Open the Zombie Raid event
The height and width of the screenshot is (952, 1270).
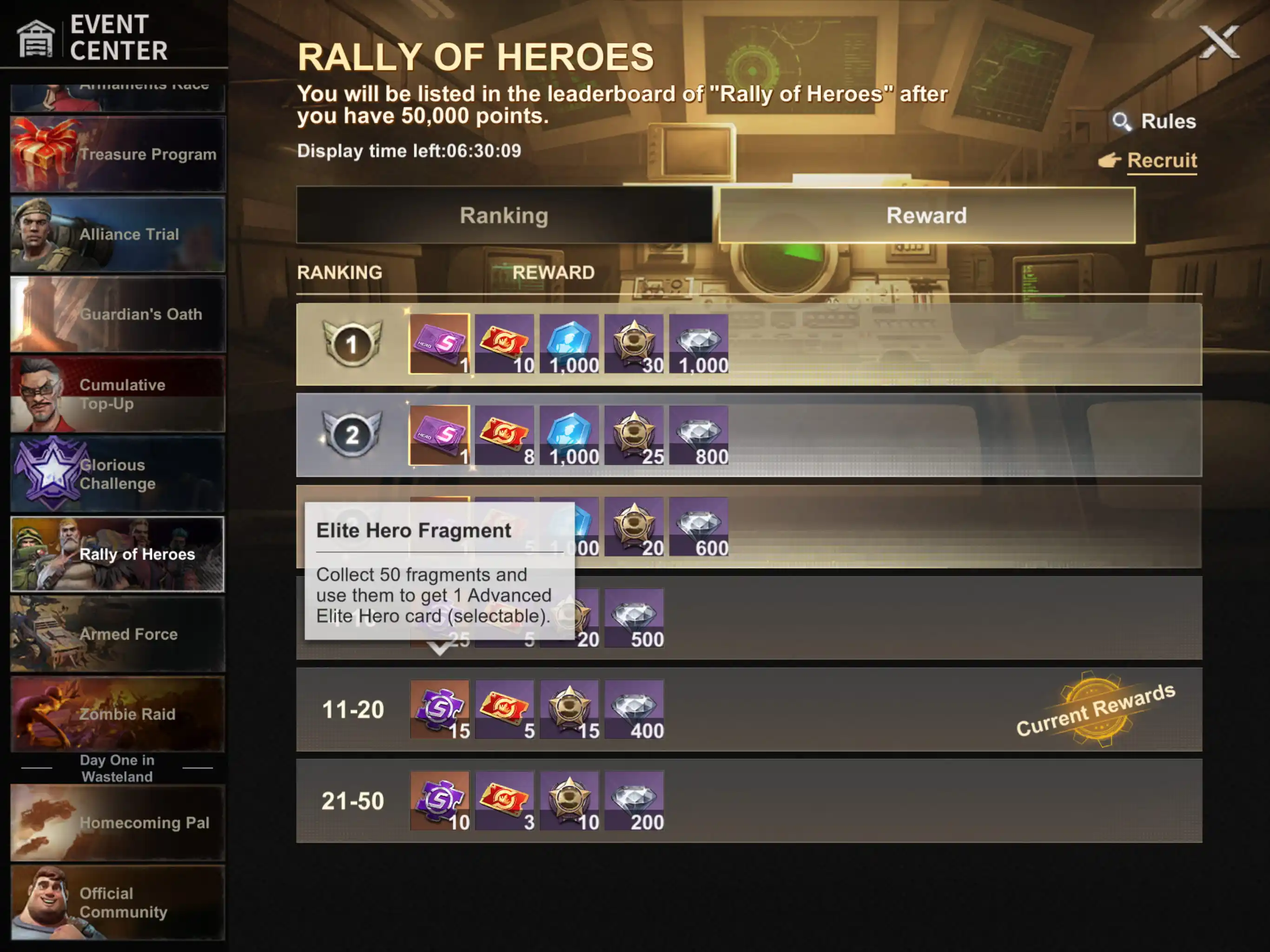[x=118, y=714]
